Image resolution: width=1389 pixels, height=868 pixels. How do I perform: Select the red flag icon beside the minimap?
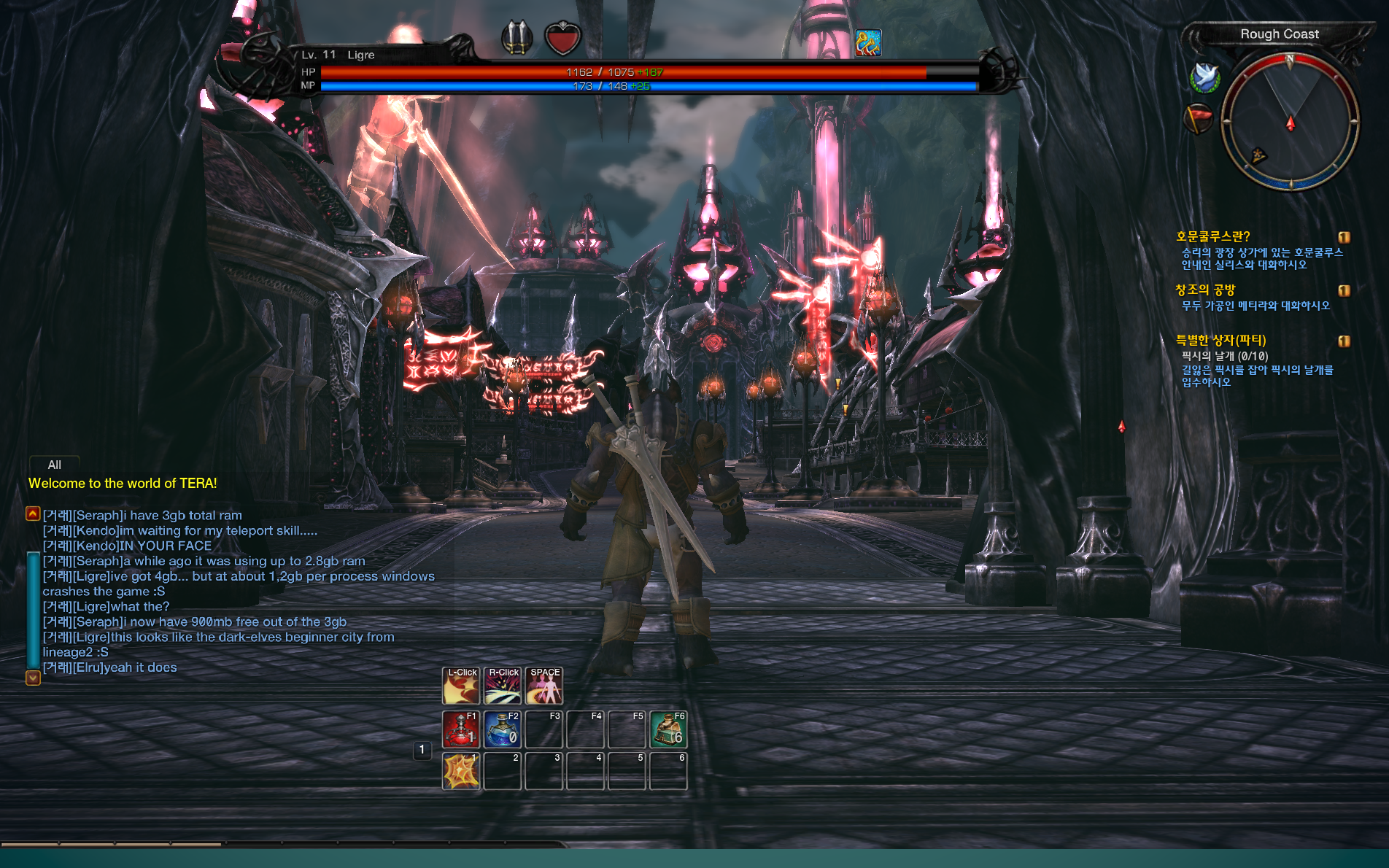pyautogui.click(x=1198, y=117)
